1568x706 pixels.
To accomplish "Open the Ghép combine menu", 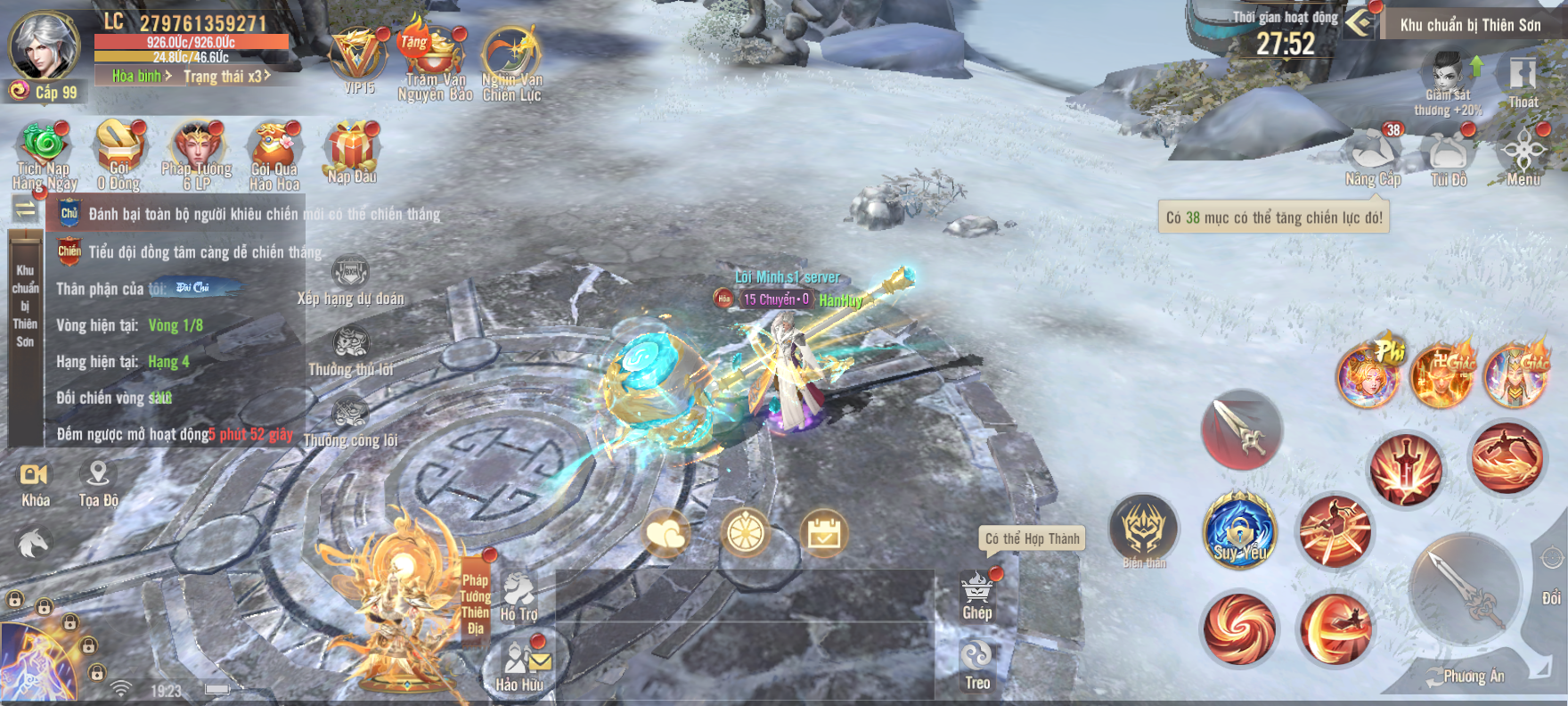I will tap(977, 595).
